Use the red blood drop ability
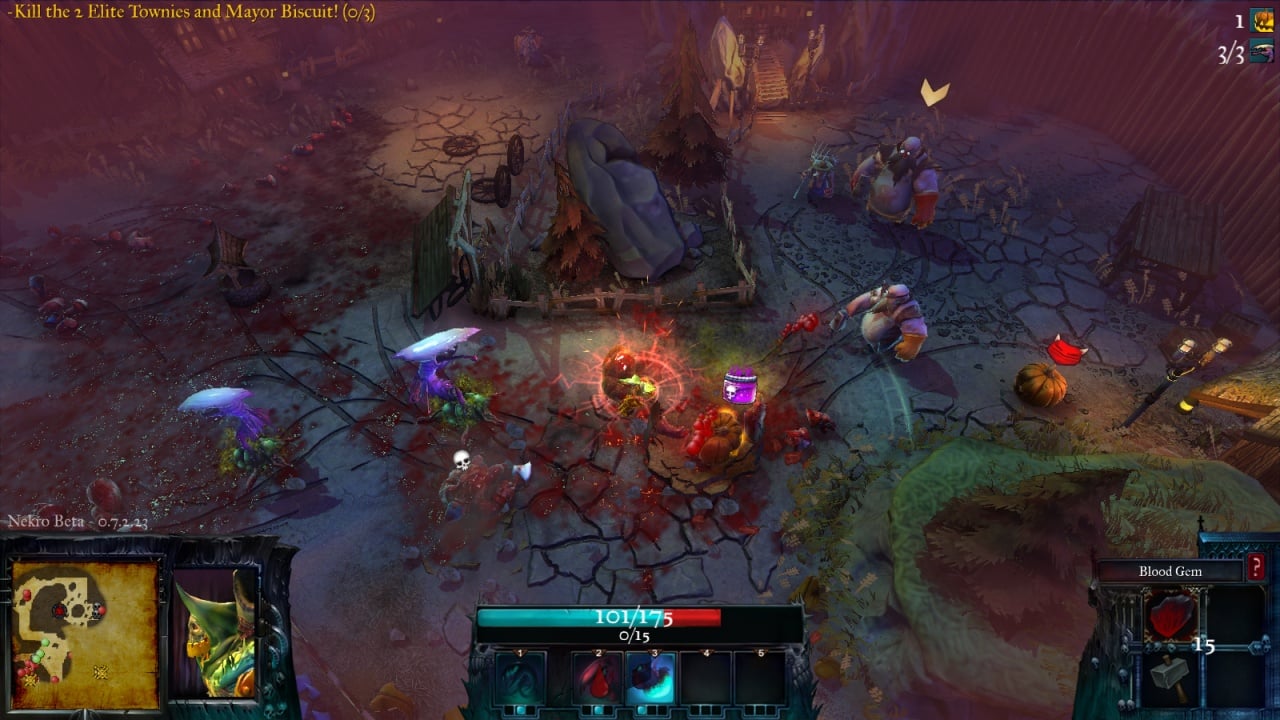The image size is (1280, 720). tap(597, 678)
